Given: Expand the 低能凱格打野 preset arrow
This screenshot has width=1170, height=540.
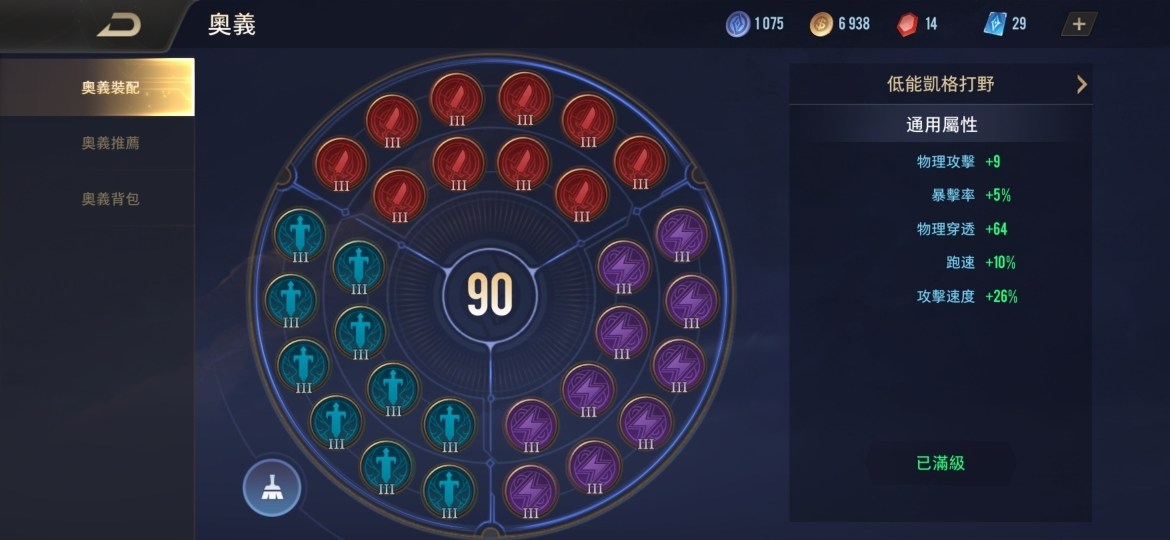Looking at the screenshot, I should click(x=1081, y=85).
